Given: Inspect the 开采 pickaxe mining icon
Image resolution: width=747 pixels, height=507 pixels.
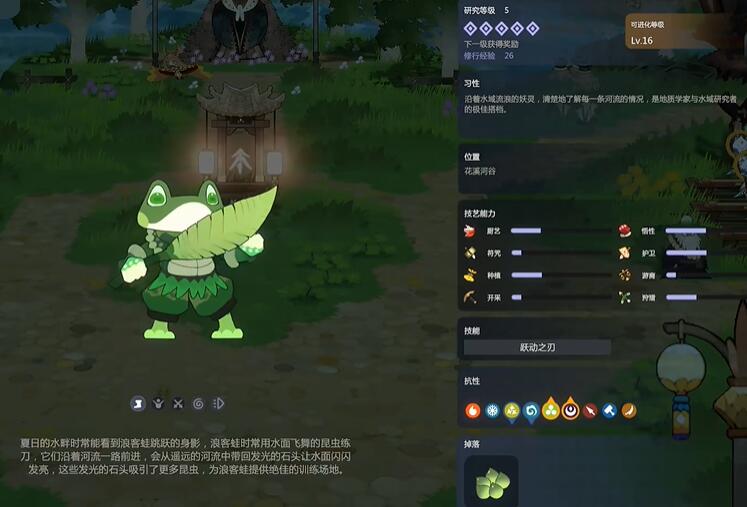Looking at the screenshot, I should 470,297.
